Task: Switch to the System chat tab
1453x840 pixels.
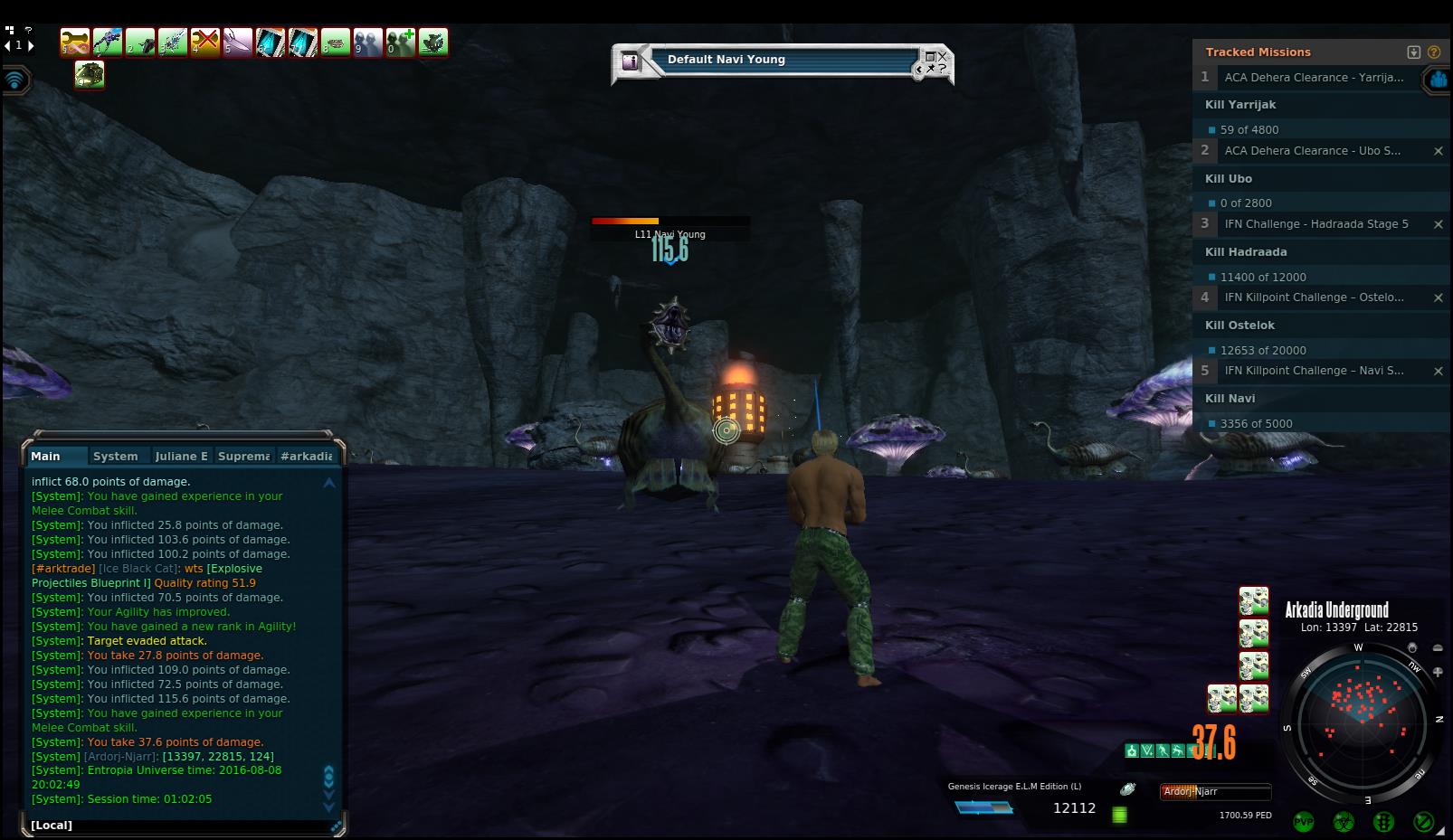Action: (x=116, y=457)
